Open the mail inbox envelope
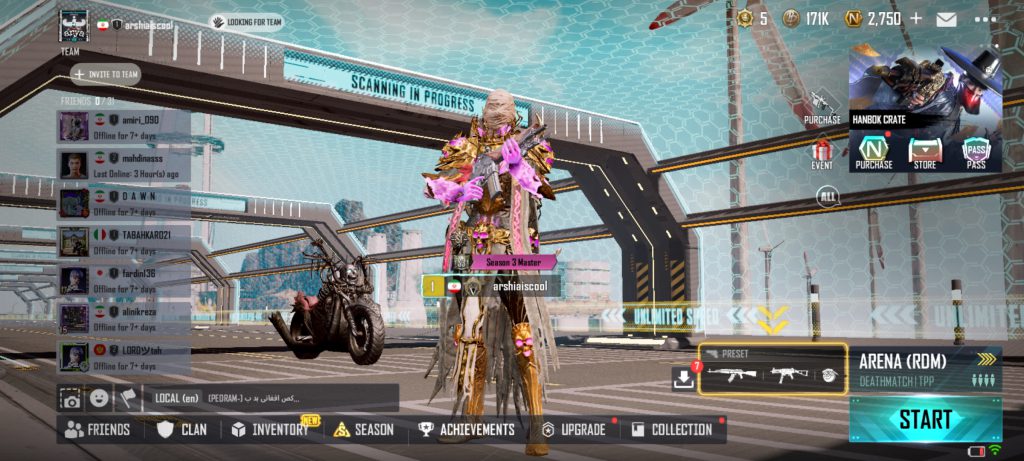 click(x=946, y=19)
